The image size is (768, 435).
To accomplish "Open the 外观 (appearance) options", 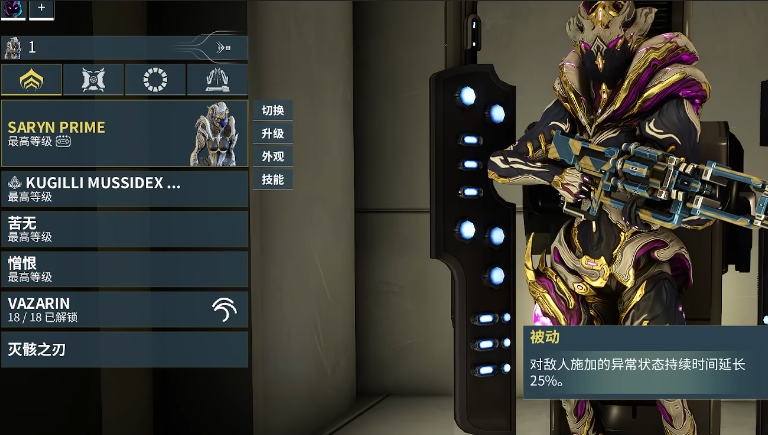I will point(273,157).
